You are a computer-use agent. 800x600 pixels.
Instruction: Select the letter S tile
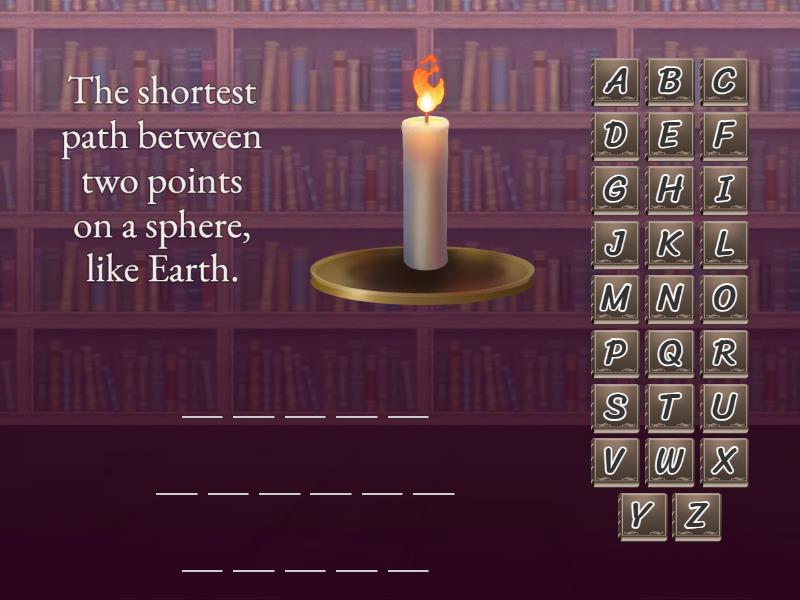(616, 407)
